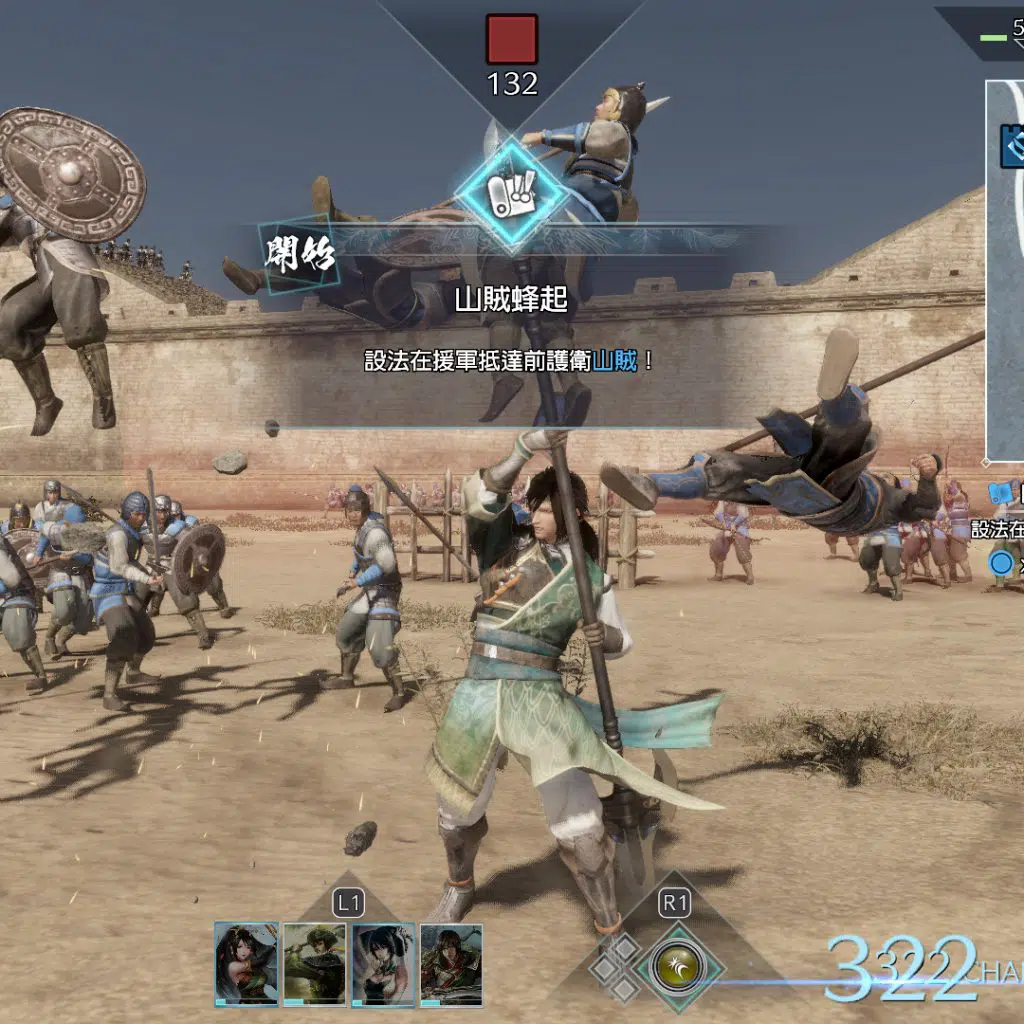Select the first portrait, woman in red
1024x1024 pixels.
click(x=246, y=963)
